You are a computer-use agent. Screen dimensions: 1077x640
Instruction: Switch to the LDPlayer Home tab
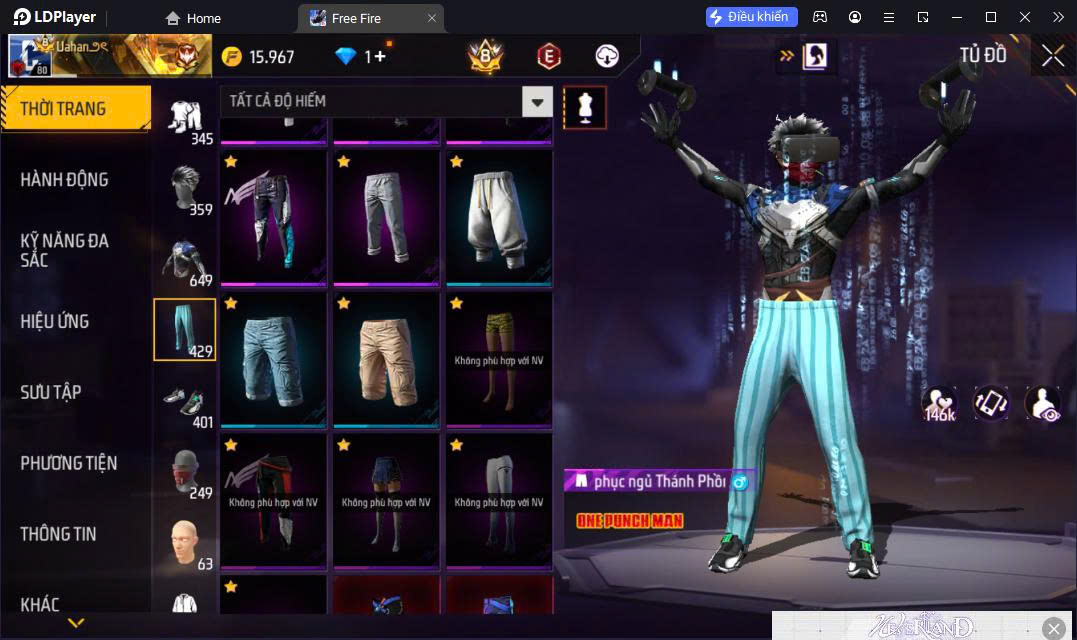tap(193, 18)
